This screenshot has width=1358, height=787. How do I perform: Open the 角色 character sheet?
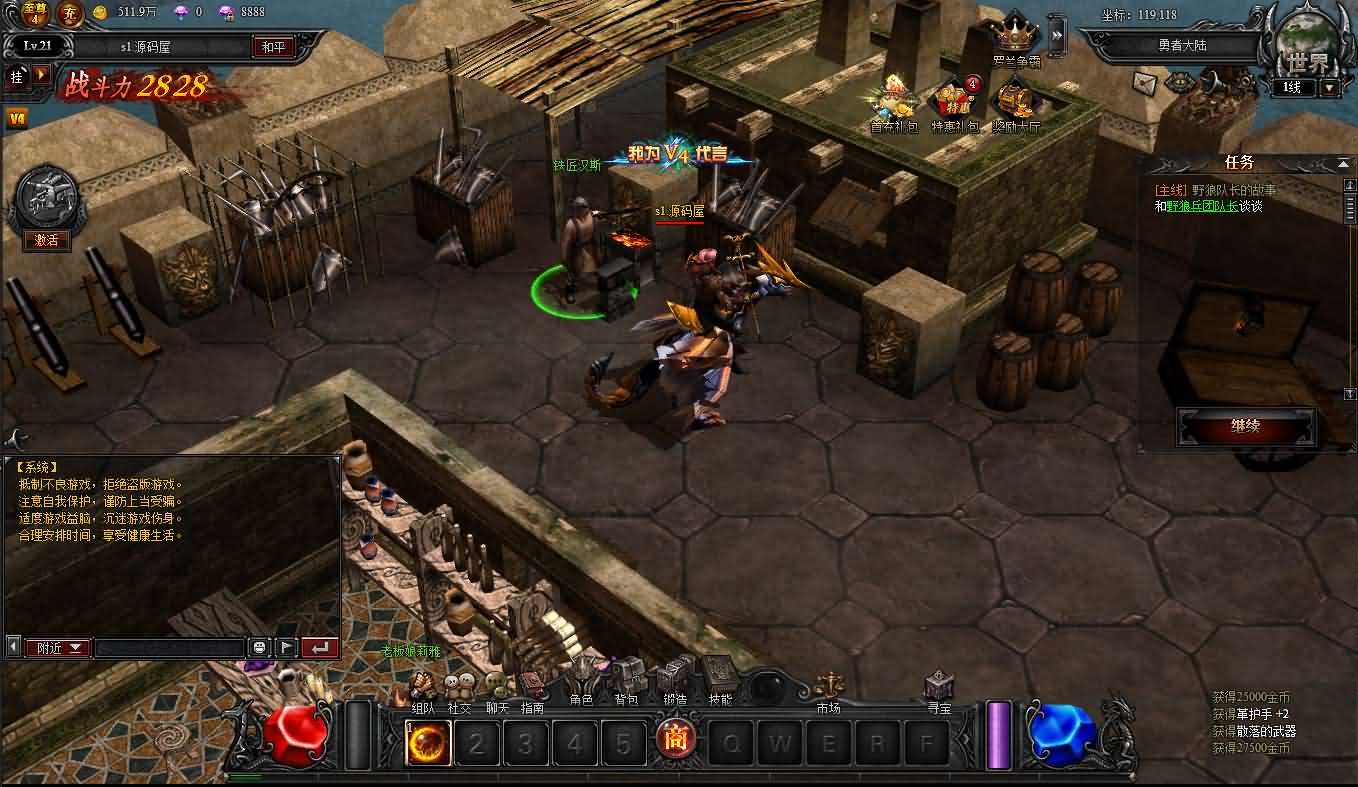coord(582,680)
